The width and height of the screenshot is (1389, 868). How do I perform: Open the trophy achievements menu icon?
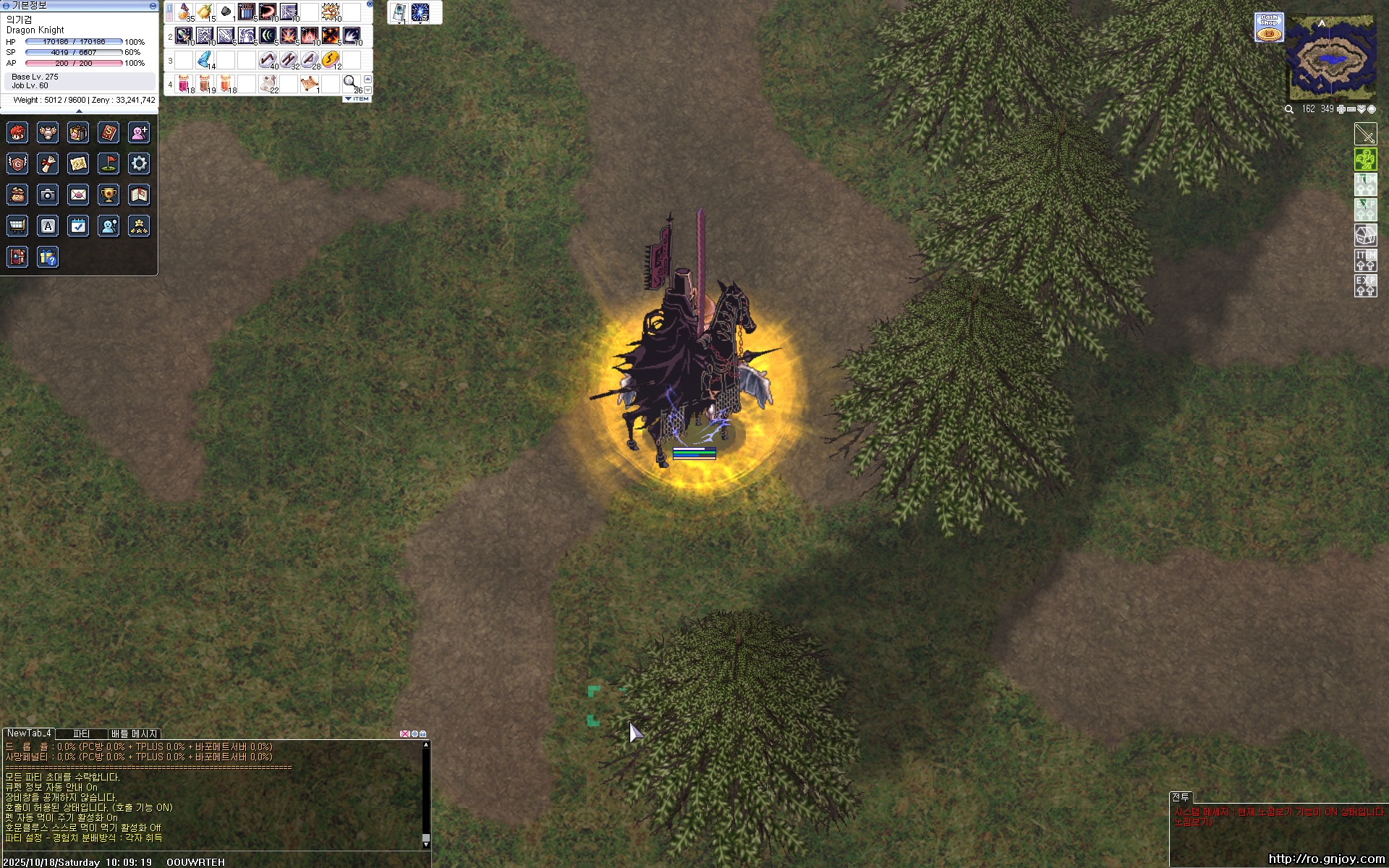pyautogui.click(x=109, y=195)
